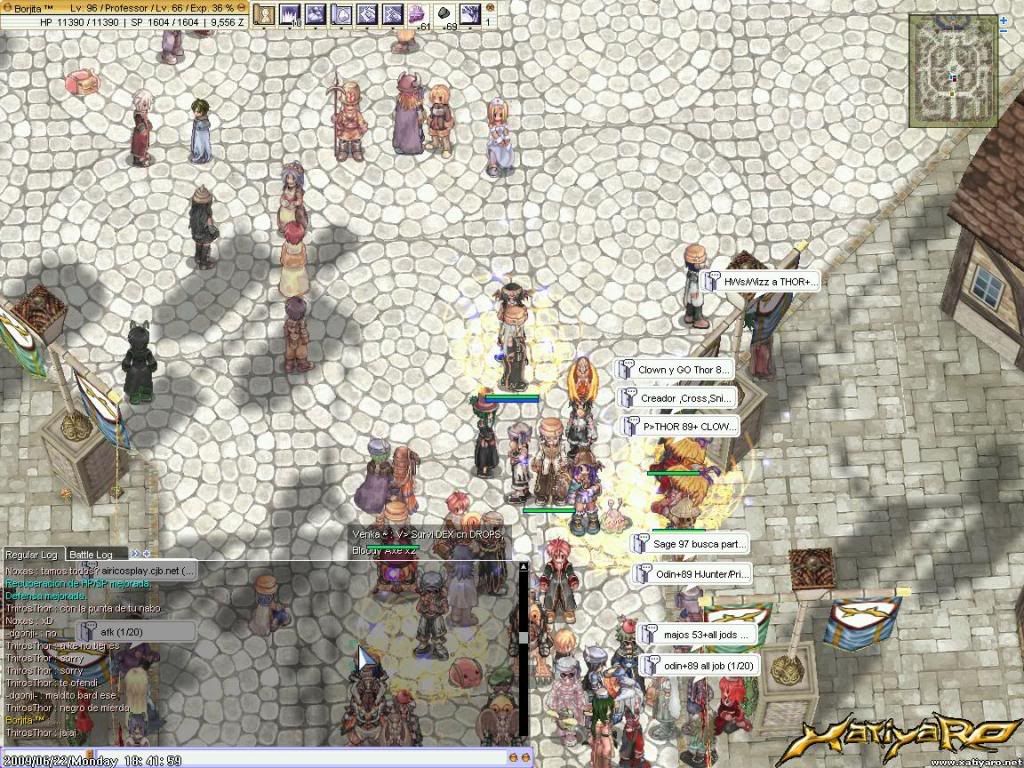Image resolution: width=1024 pixels, height=768 pixels.
Task: Open the "odin+89 all job (1/20)" room
Action: [699, 665]
